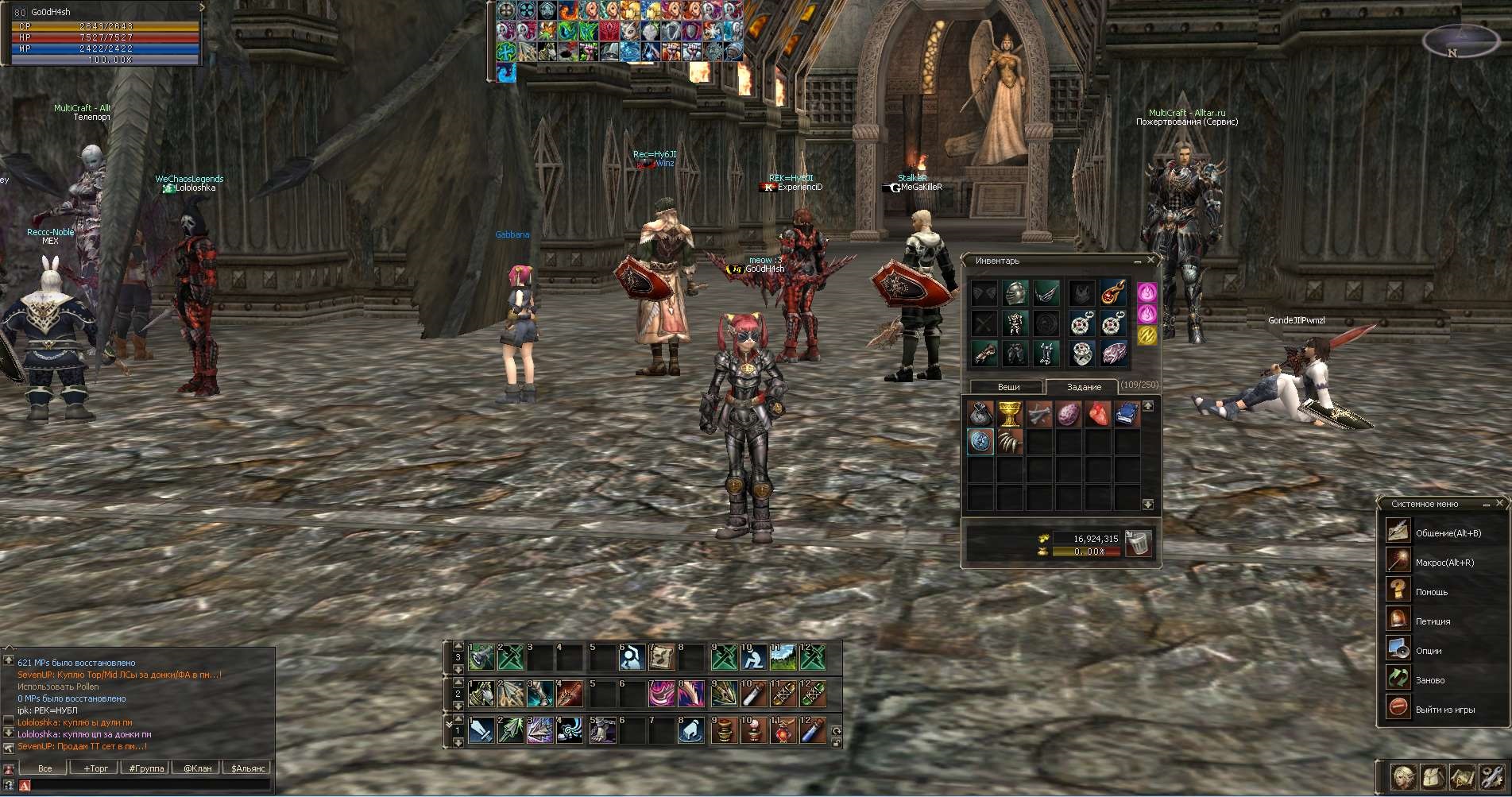Choose Выйти из игры to exit game
Screen dimensions: 1512x797
(1444, 710)
